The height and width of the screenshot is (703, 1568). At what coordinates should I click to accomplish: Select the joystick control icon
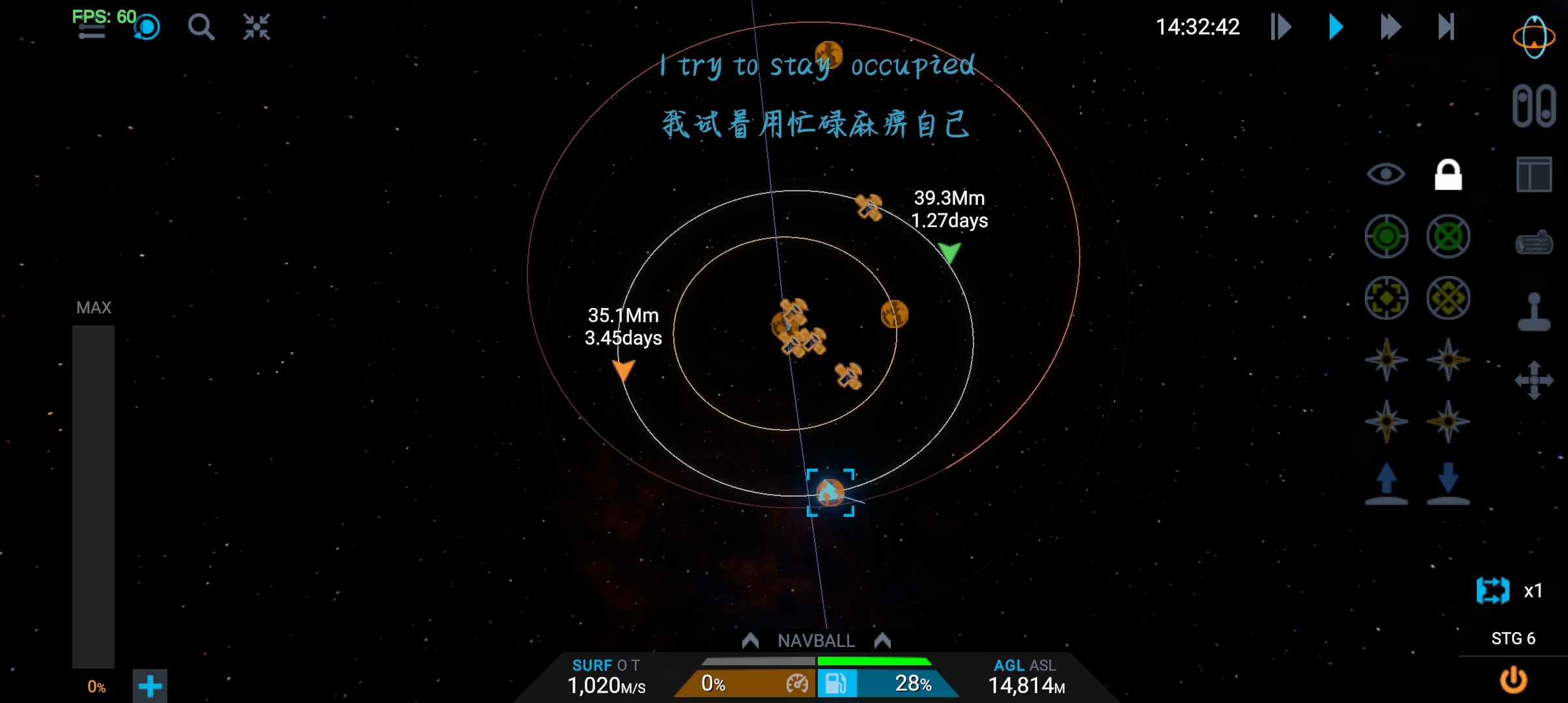click(x=1533, y=312)
